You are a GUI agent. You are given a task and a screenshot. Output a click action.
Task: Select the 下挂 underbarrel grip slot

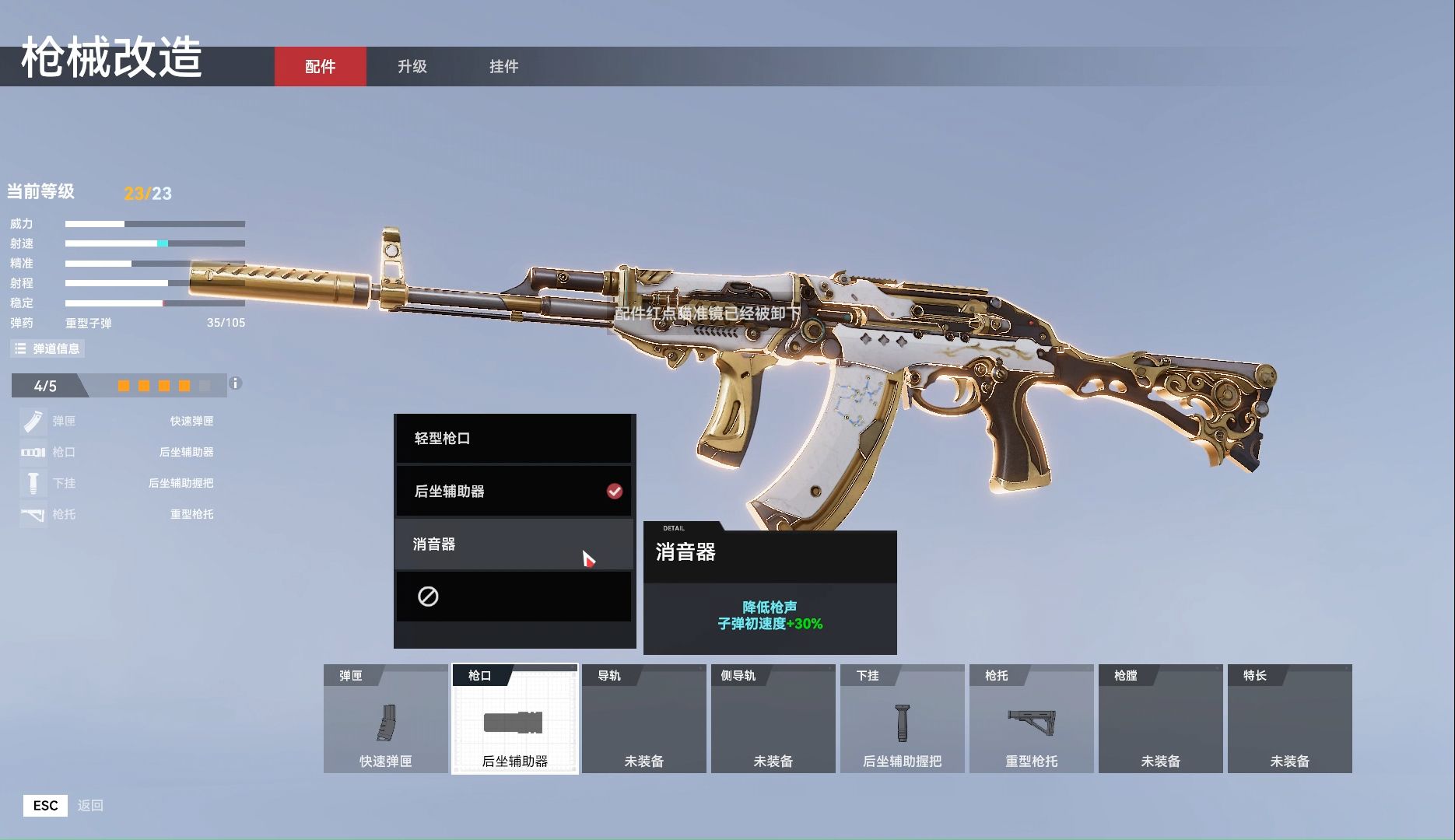(x=903, y=719)
